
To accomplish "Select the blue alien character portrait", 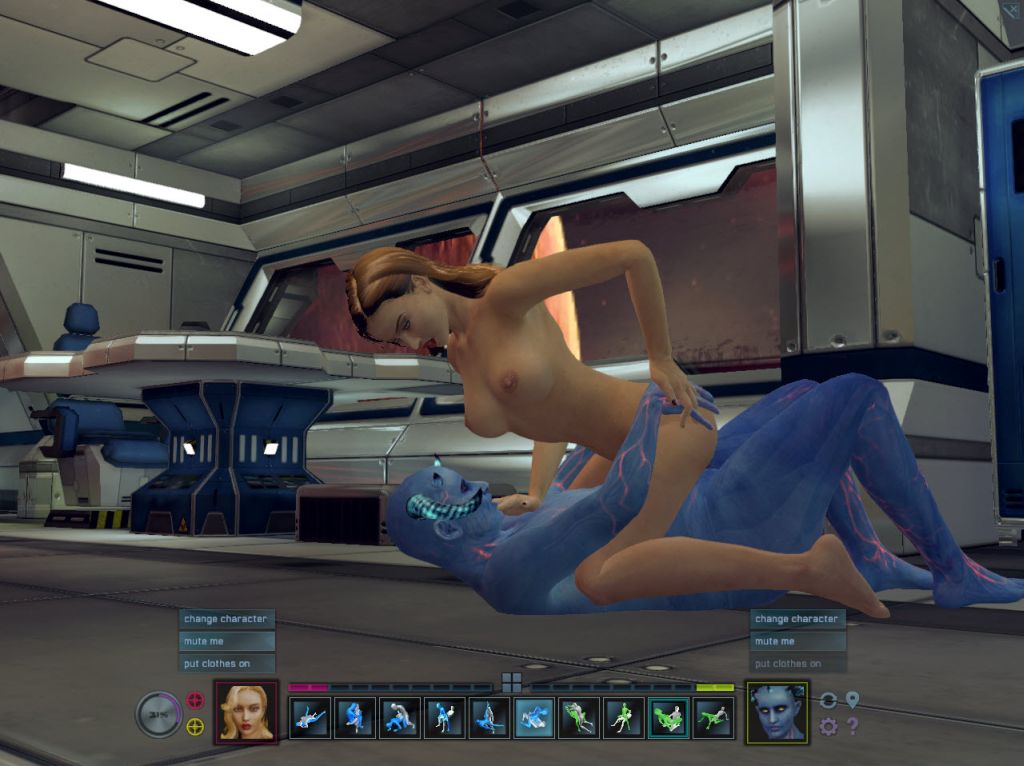I will click(x=777, y=712).
